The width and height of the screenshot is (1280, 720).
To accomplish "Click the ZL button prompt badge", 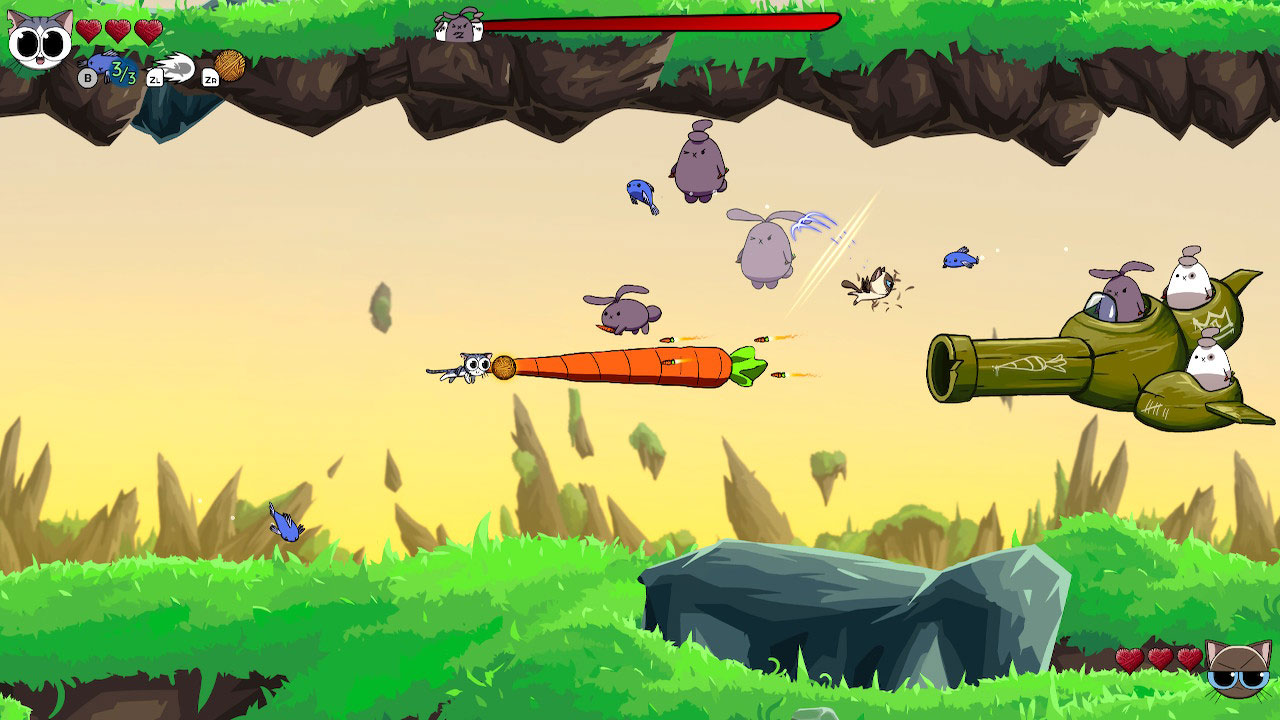I will 155,78.
